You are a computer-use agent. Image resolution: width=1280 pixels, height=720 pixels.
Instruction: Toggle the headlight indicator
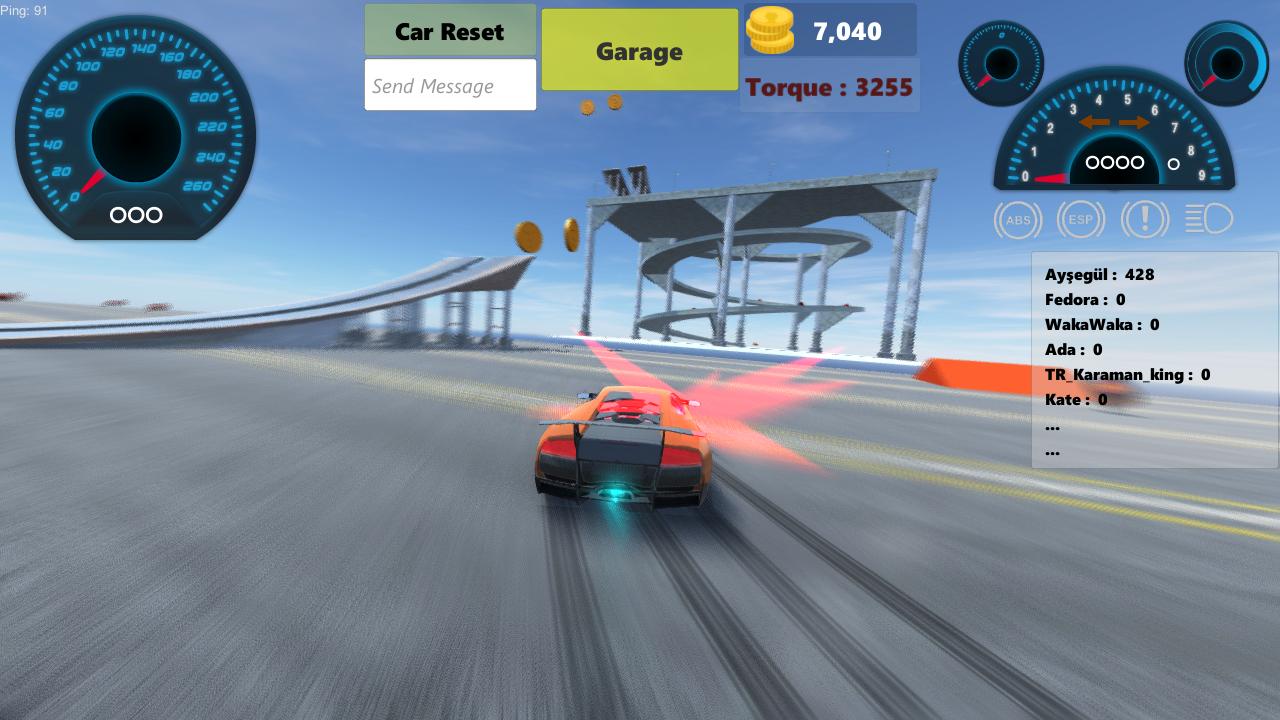click(1208, 220)
